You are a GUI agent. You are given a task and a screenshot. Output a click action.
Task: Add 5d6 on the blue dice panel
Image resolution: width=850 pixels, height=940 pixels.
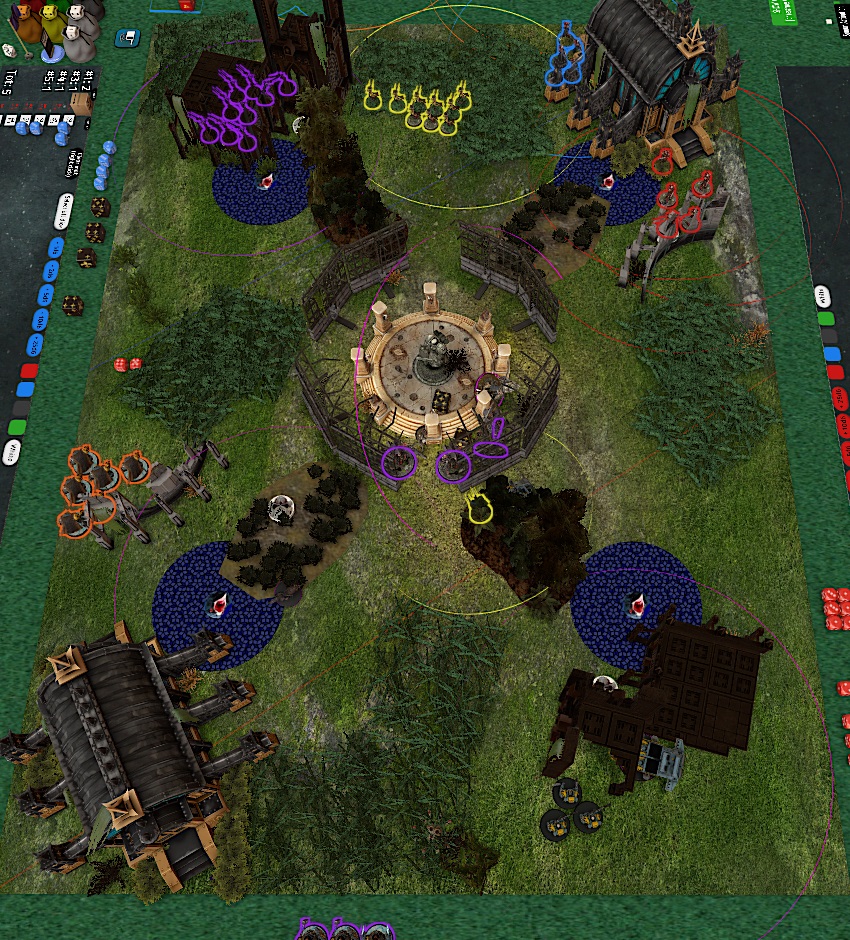(x=44, y=296)
